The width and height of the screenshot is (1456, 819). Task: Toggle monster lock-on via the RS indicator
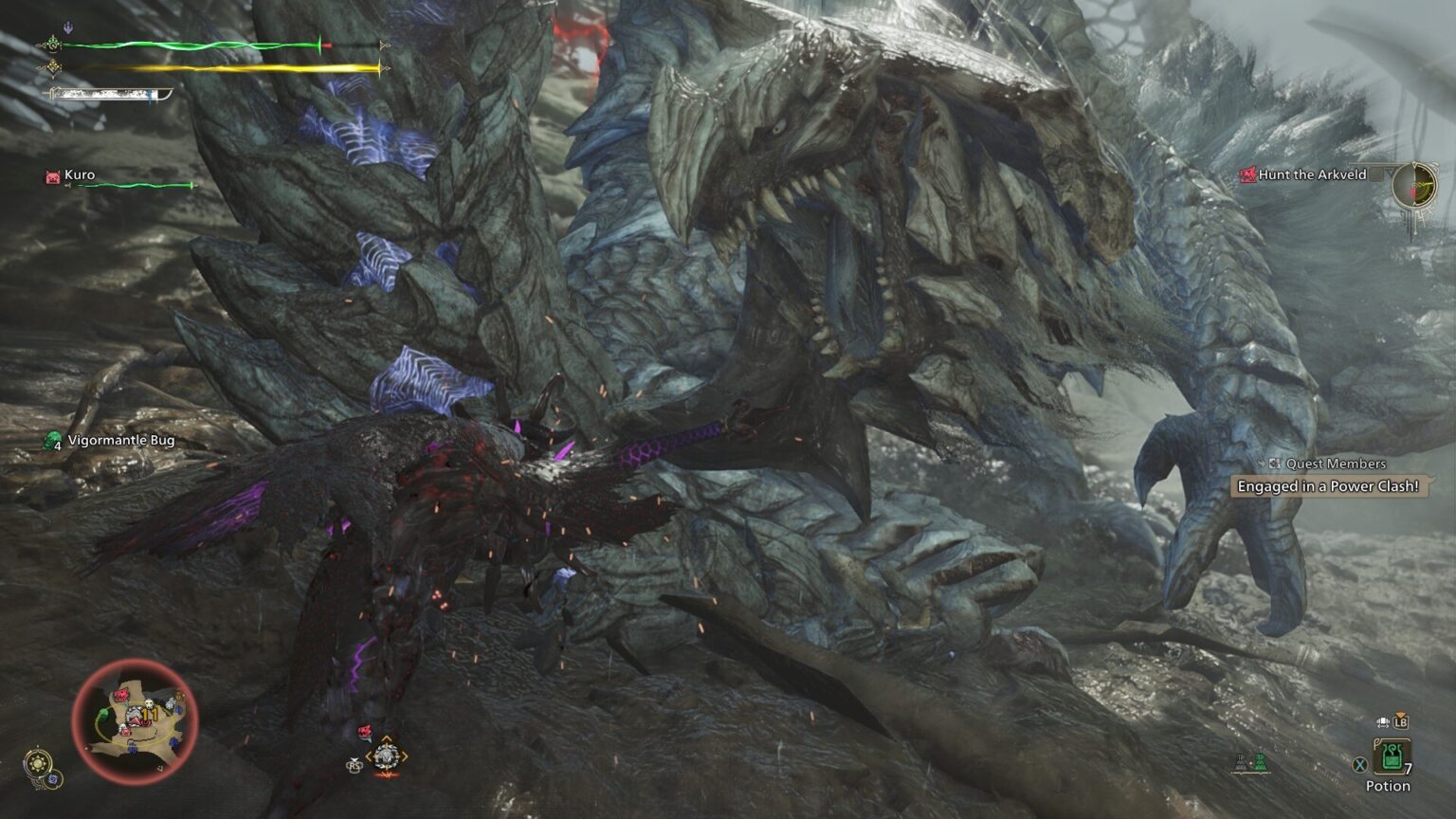[x=355, y=765]
